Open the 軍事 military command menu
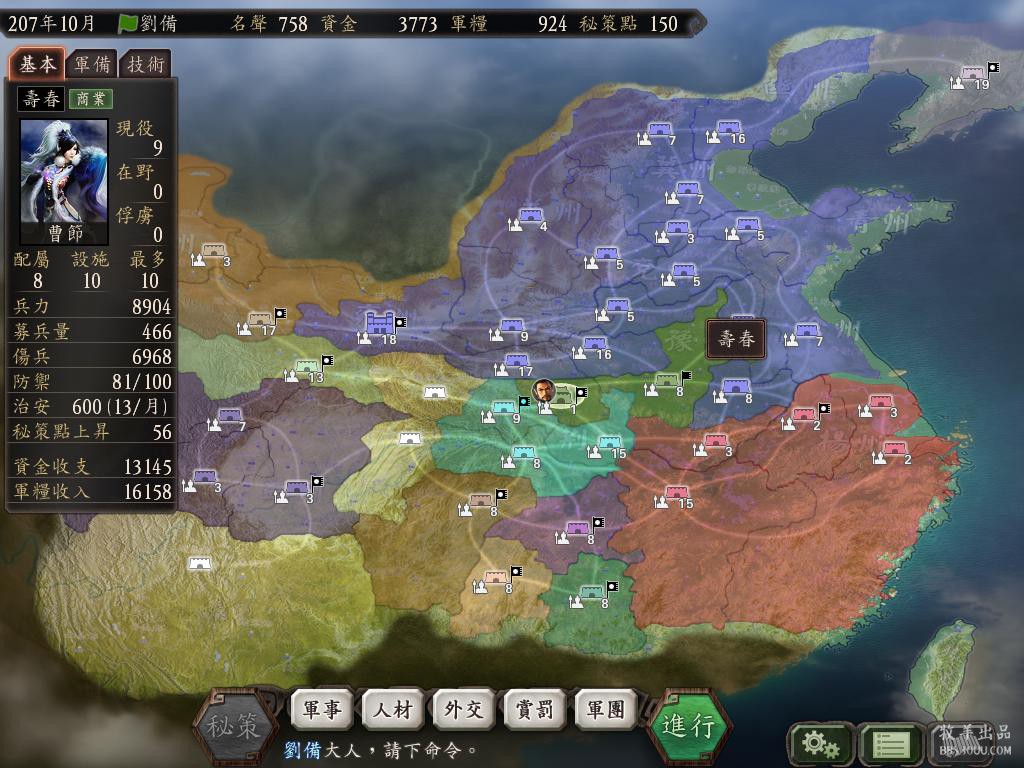The image size is (1024, 768). 322,710
